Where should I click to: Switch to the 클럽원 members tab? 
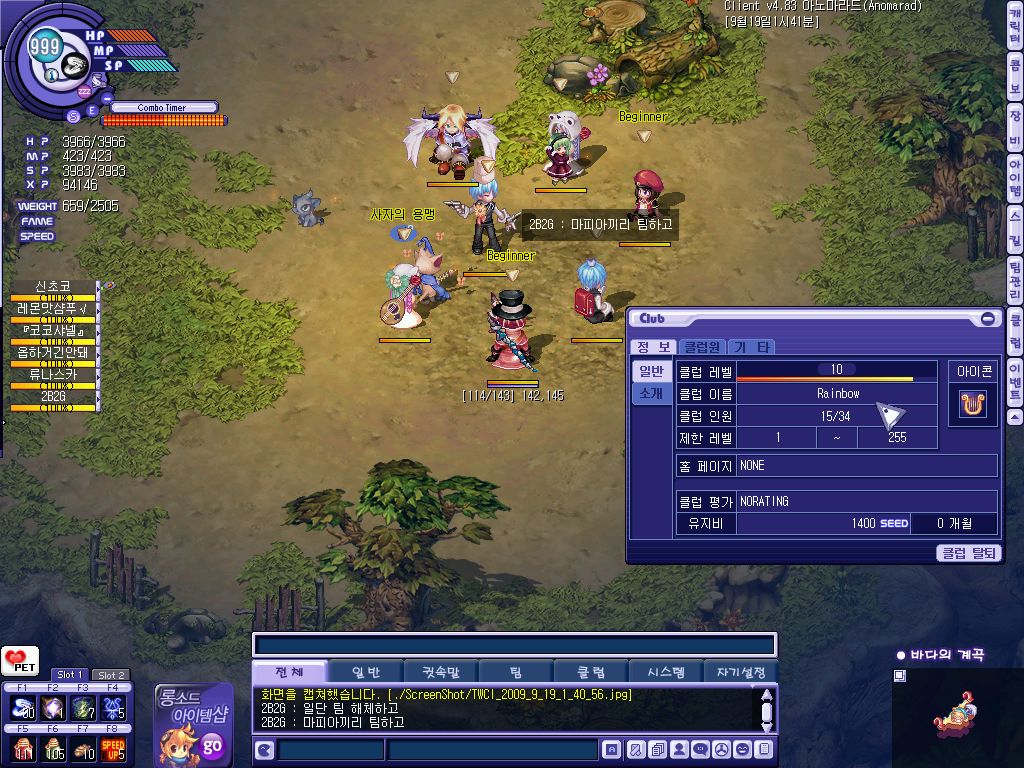tap(702, 347)
